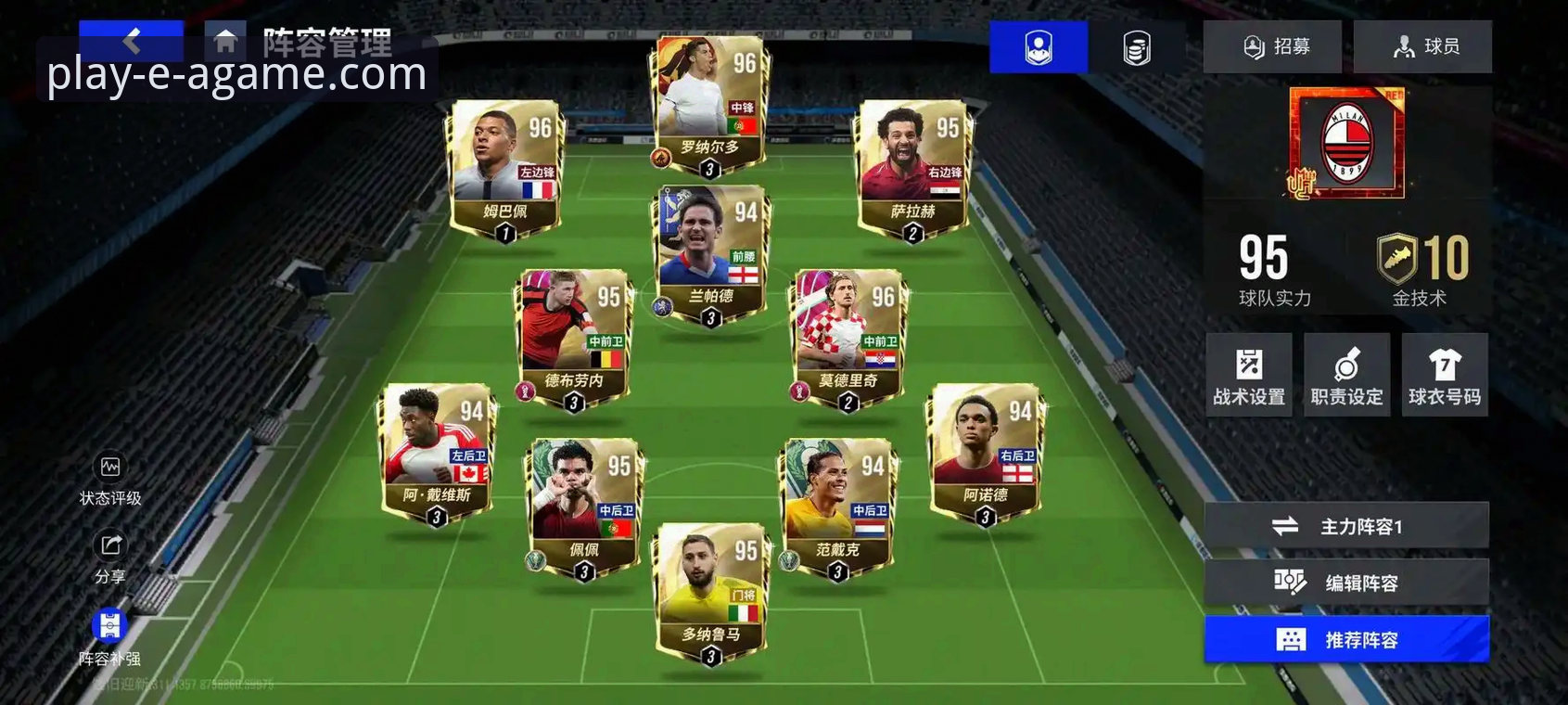Open 阵容补强 squad reinforcement
1568x705 pixels.
tap(109, 636)
